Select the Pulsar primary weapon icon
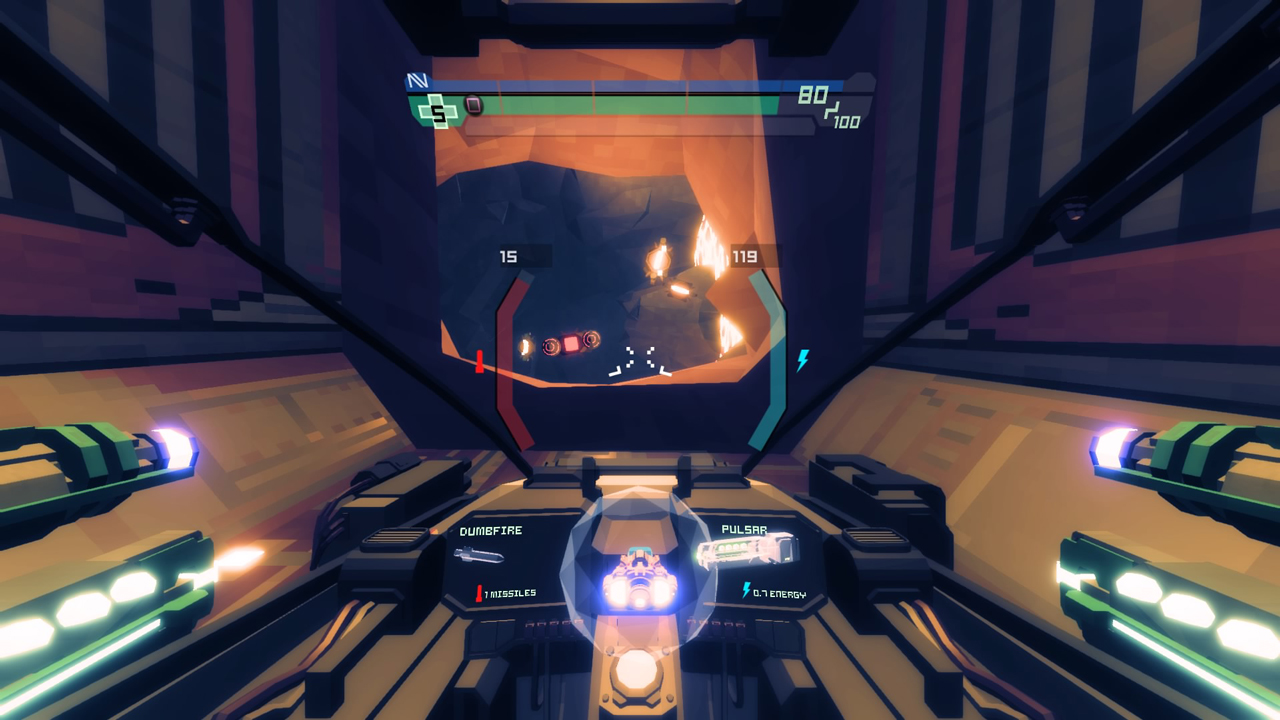1280x720 pixels. click(x=746, y=551)
